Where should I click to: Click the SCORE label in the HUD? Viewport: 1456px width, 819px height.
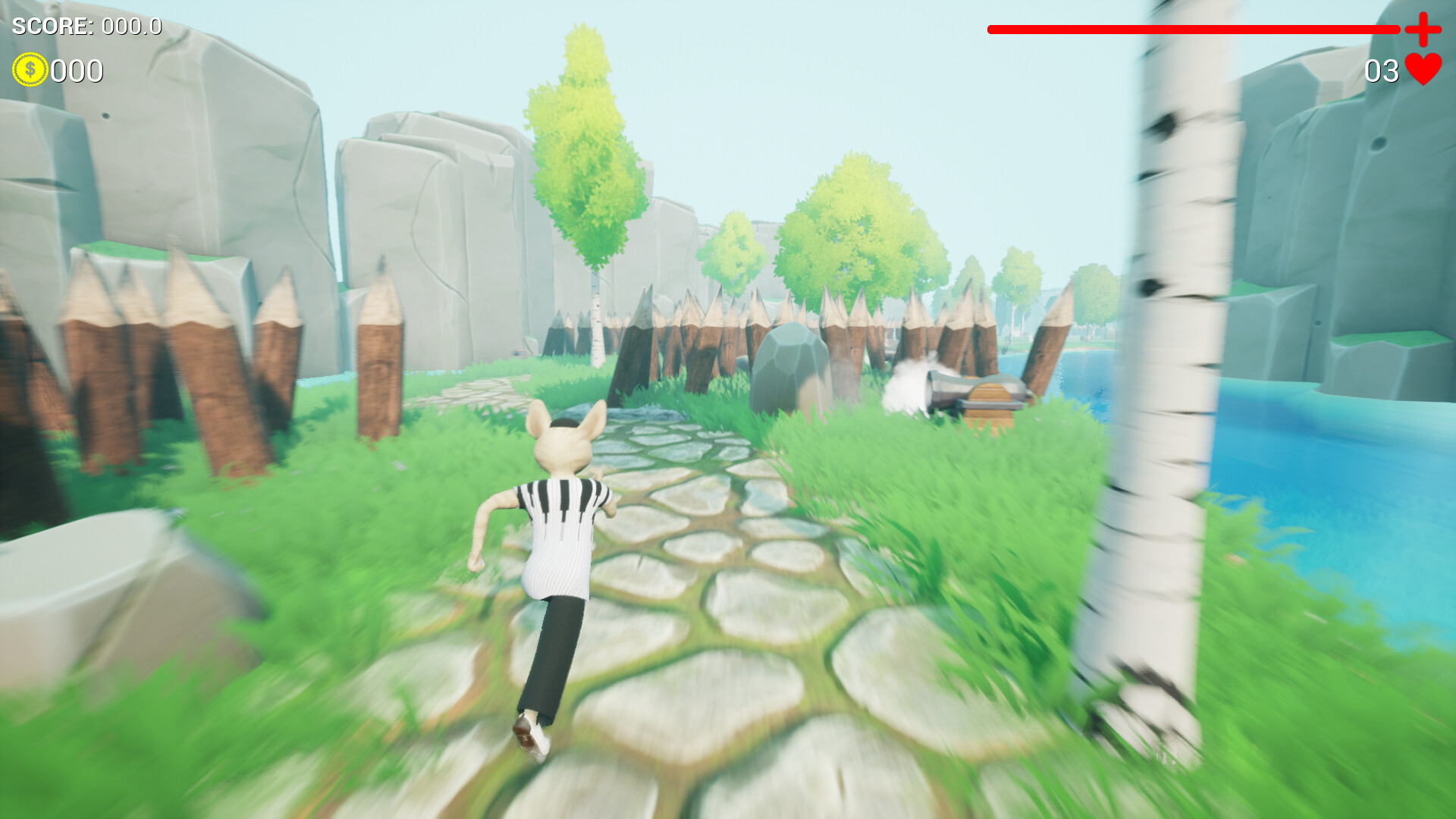[53, 24]
